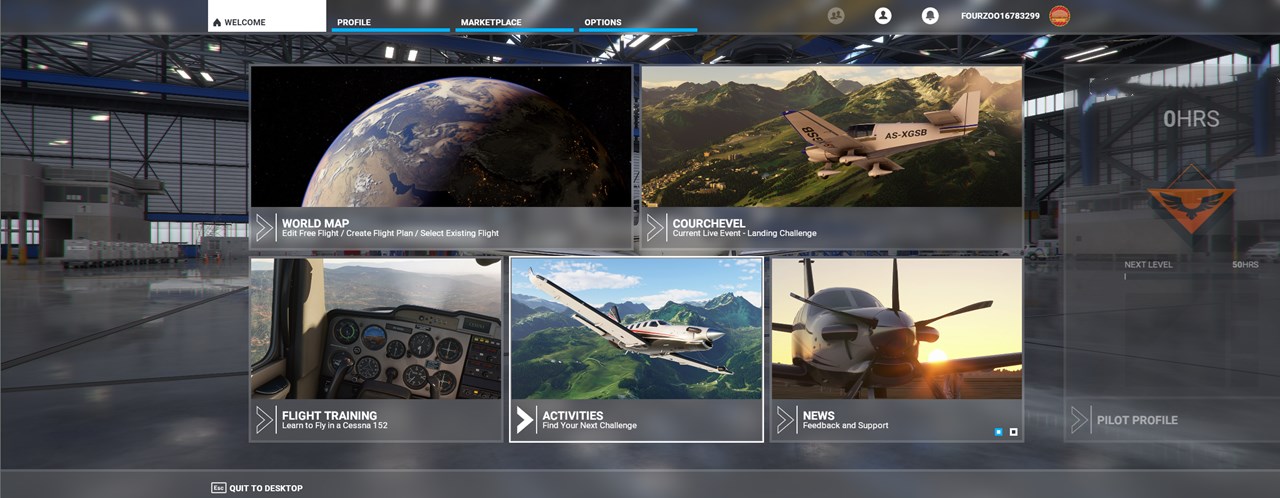This screenshot has height=498, width=1280.
Task: Open the News tile
Action: [x=896, y=348]
